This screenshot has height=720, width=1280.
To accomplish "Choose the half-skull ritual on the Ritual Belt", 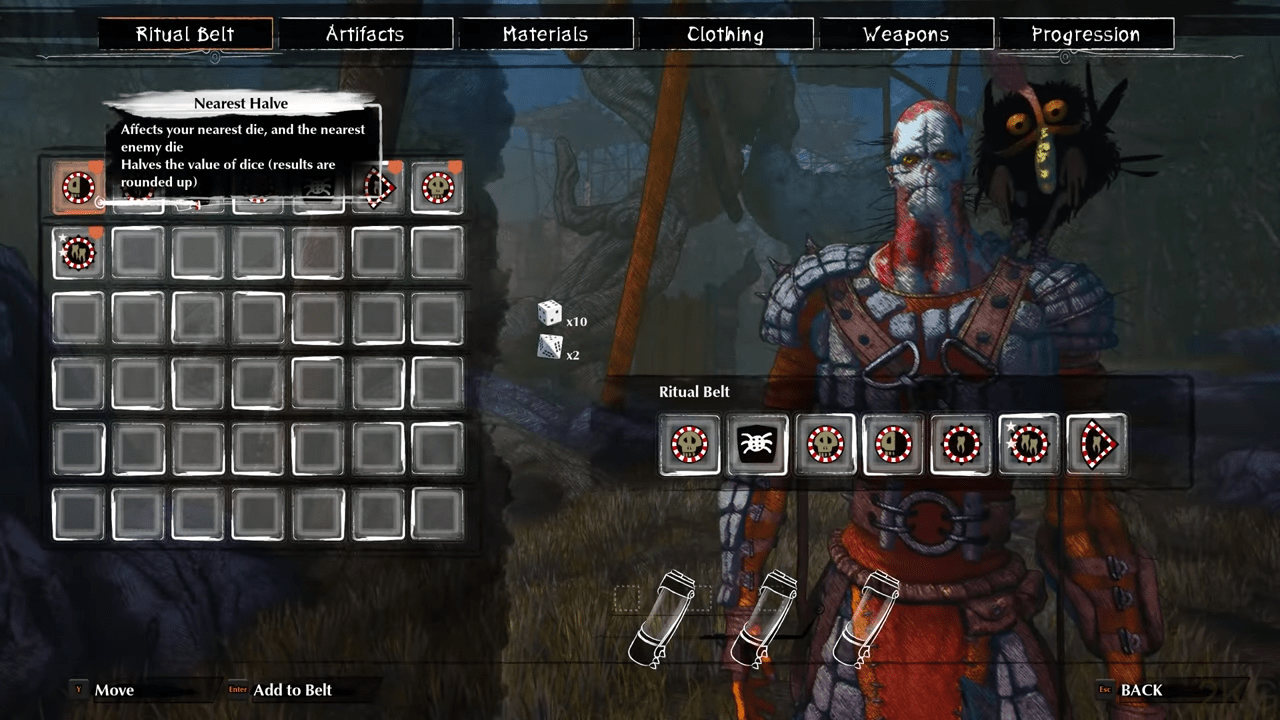I will (x=893, y=444).
